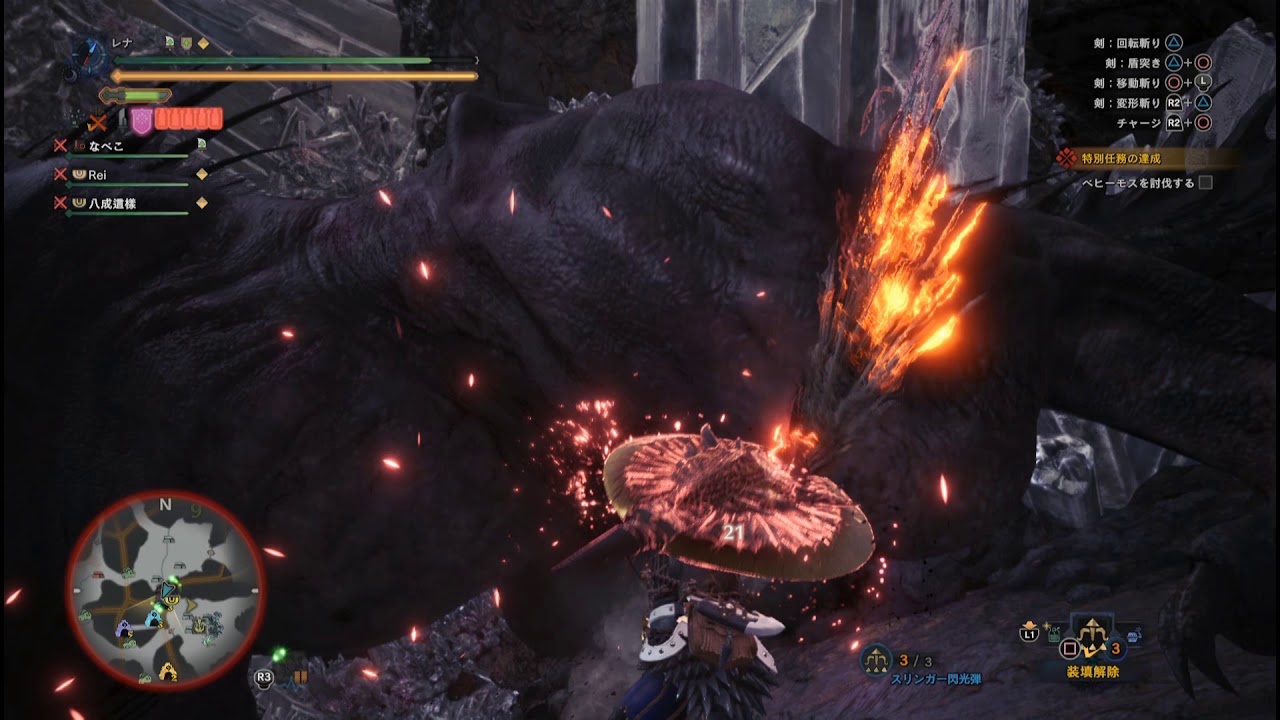Image resolution: width=1280 pixels, height=720 pixels.
Task: Click the pink defense-up shield buff icon
Action: (x=142, y=120)
